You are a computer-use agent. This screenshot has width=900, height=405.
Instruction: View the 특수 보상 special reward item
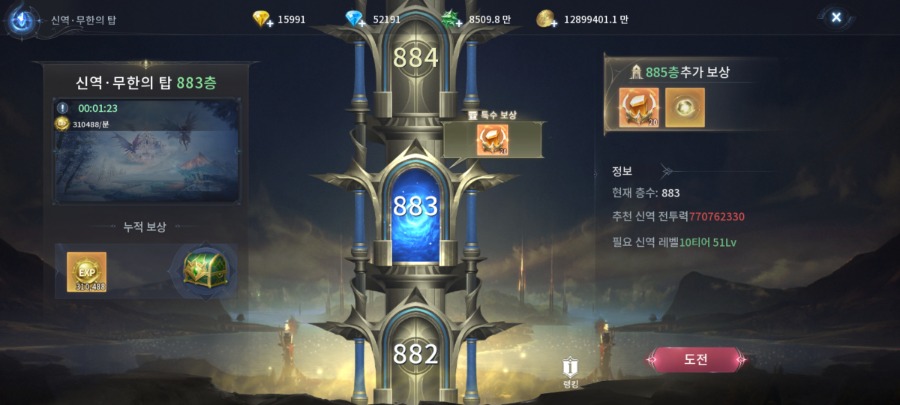[493, 139]
